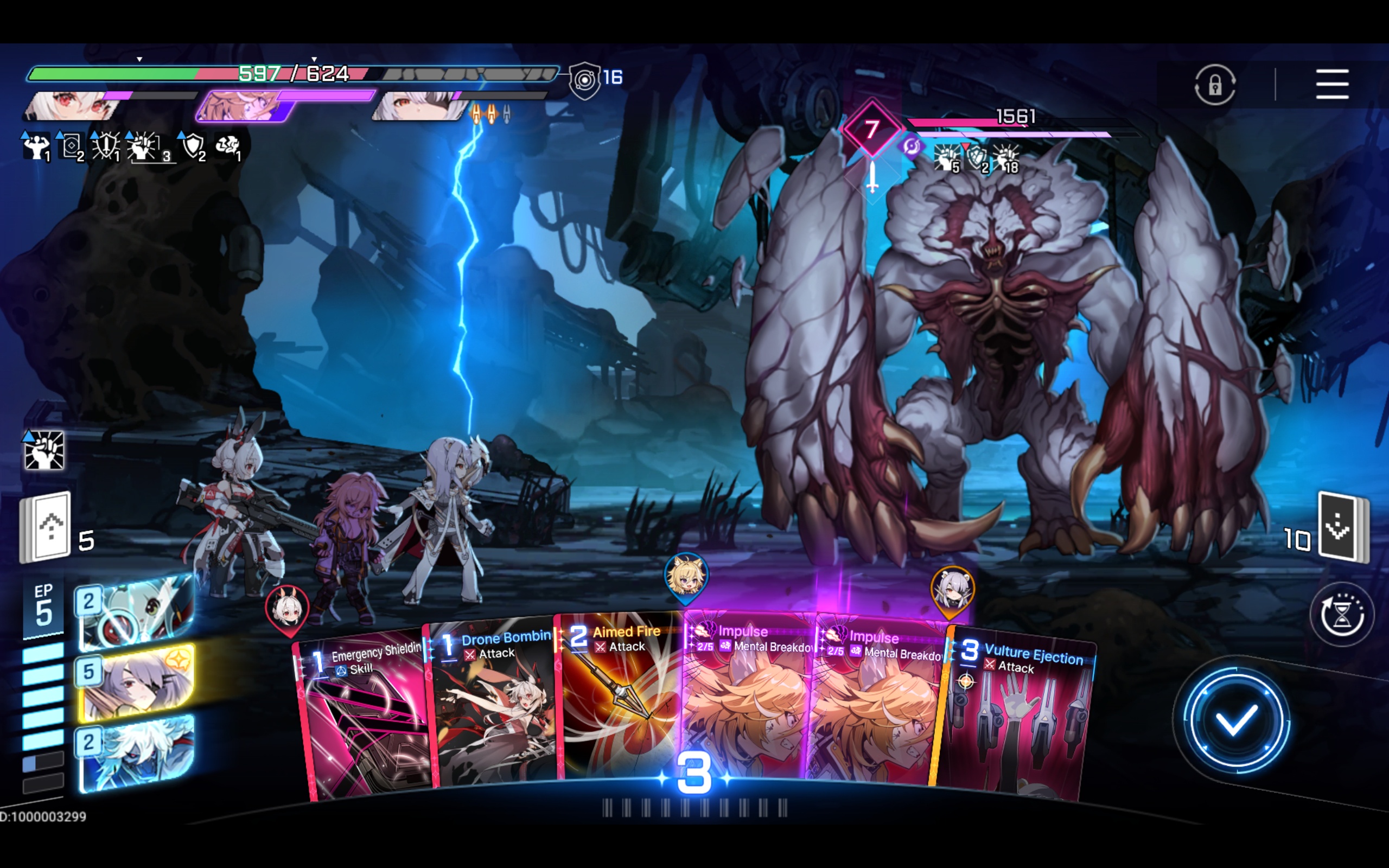View the draw pile deck
The height and width of the screenshot is (868, 1389).
(x=47, y=527)
